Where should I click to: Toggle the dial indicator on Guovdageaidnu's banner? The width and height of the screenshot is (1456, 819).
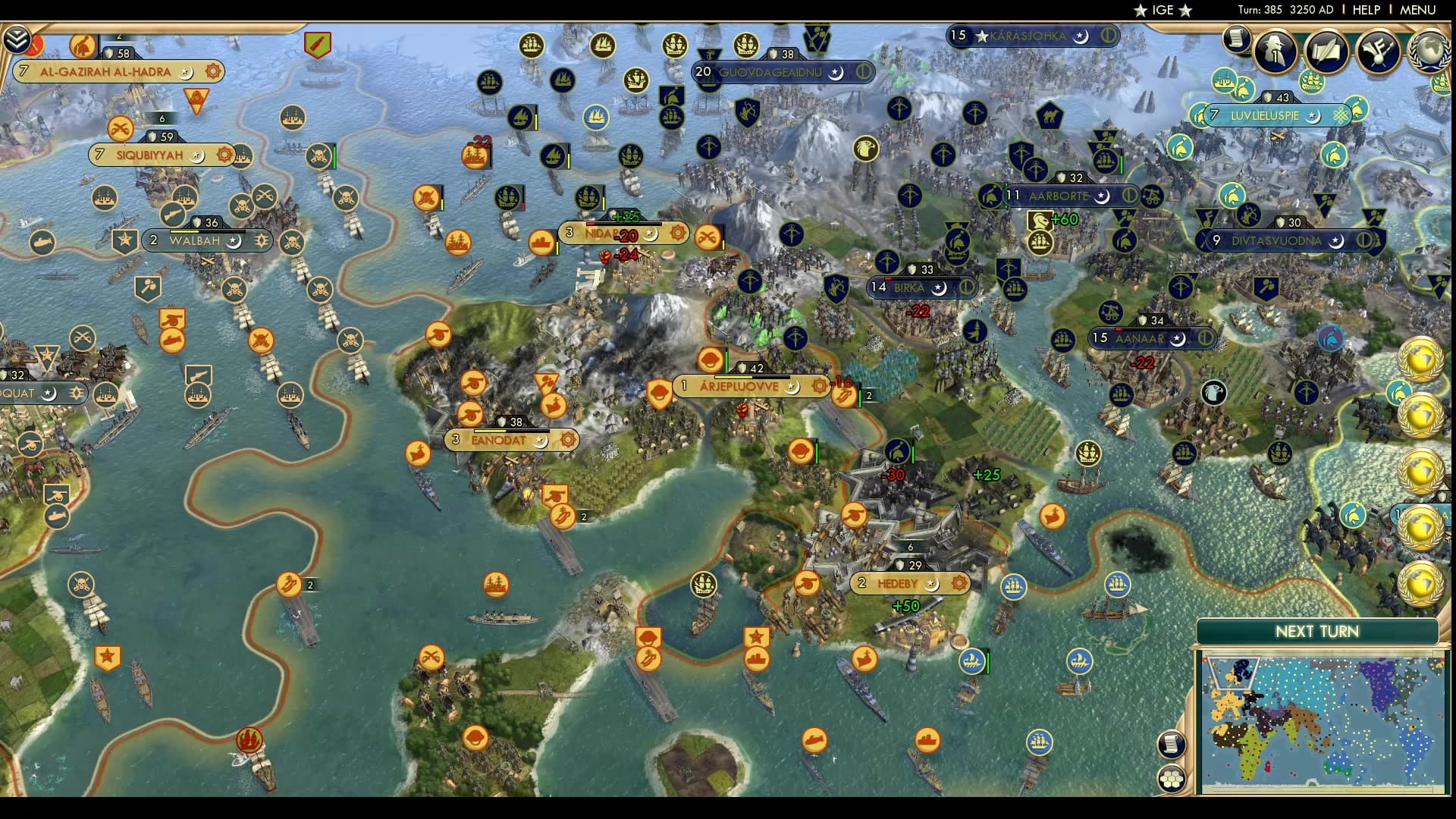click(863, 71)
